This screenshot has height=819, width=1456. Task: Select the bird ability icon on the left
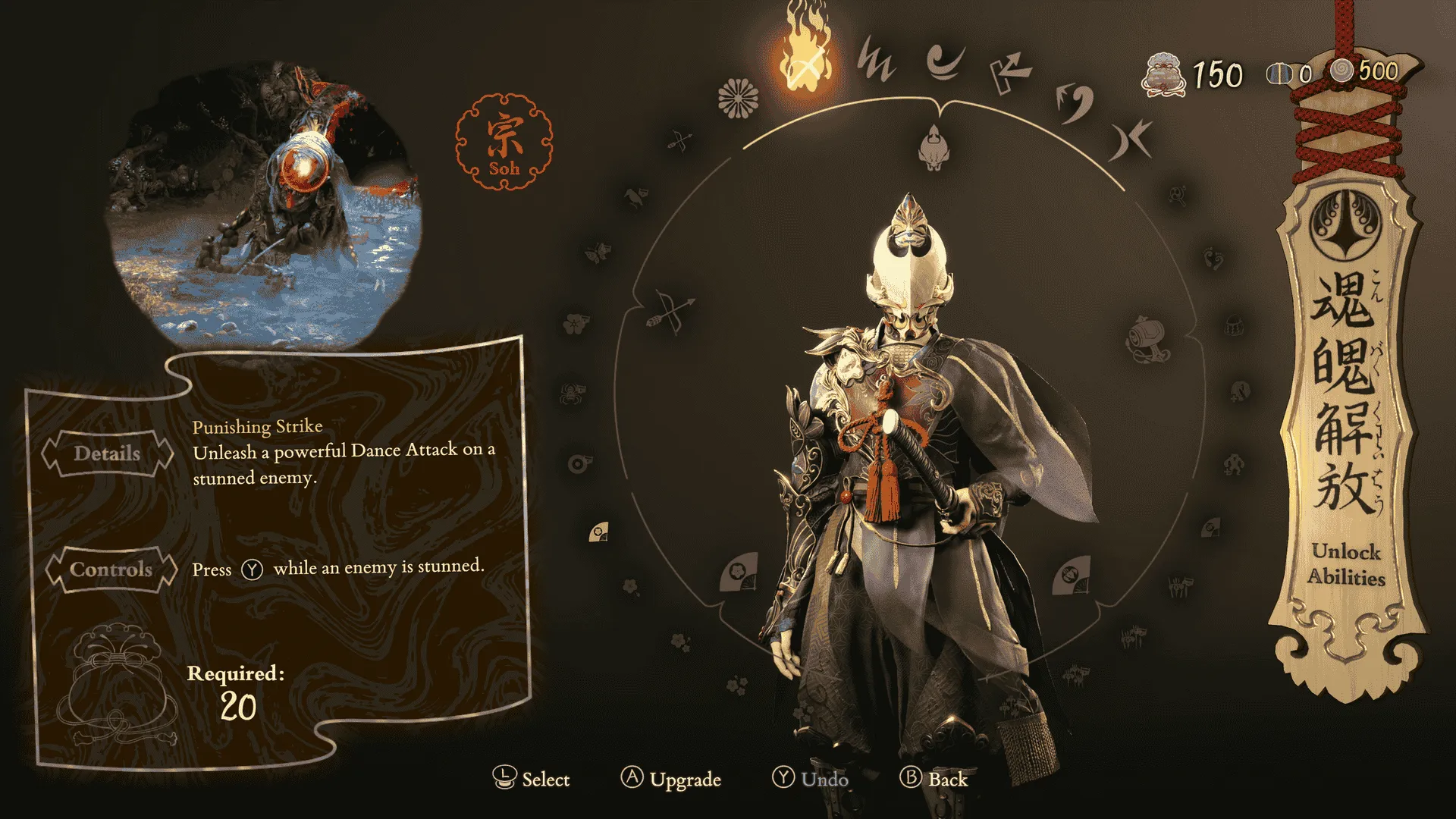(x=632, y=197)
